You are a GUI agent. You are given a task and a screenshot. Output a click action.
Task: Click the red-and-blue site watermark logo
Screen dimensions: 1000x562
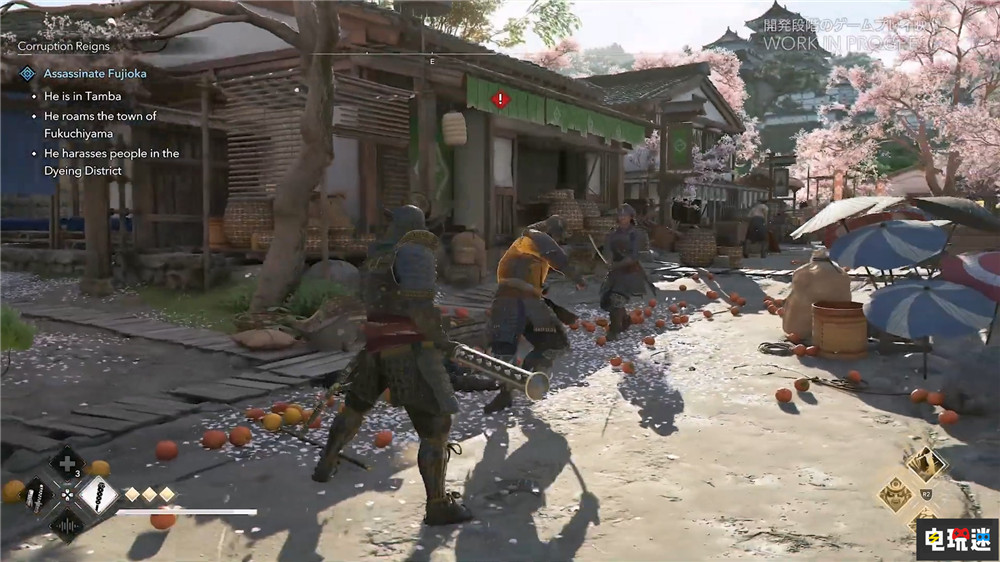(x=956, y=538)
